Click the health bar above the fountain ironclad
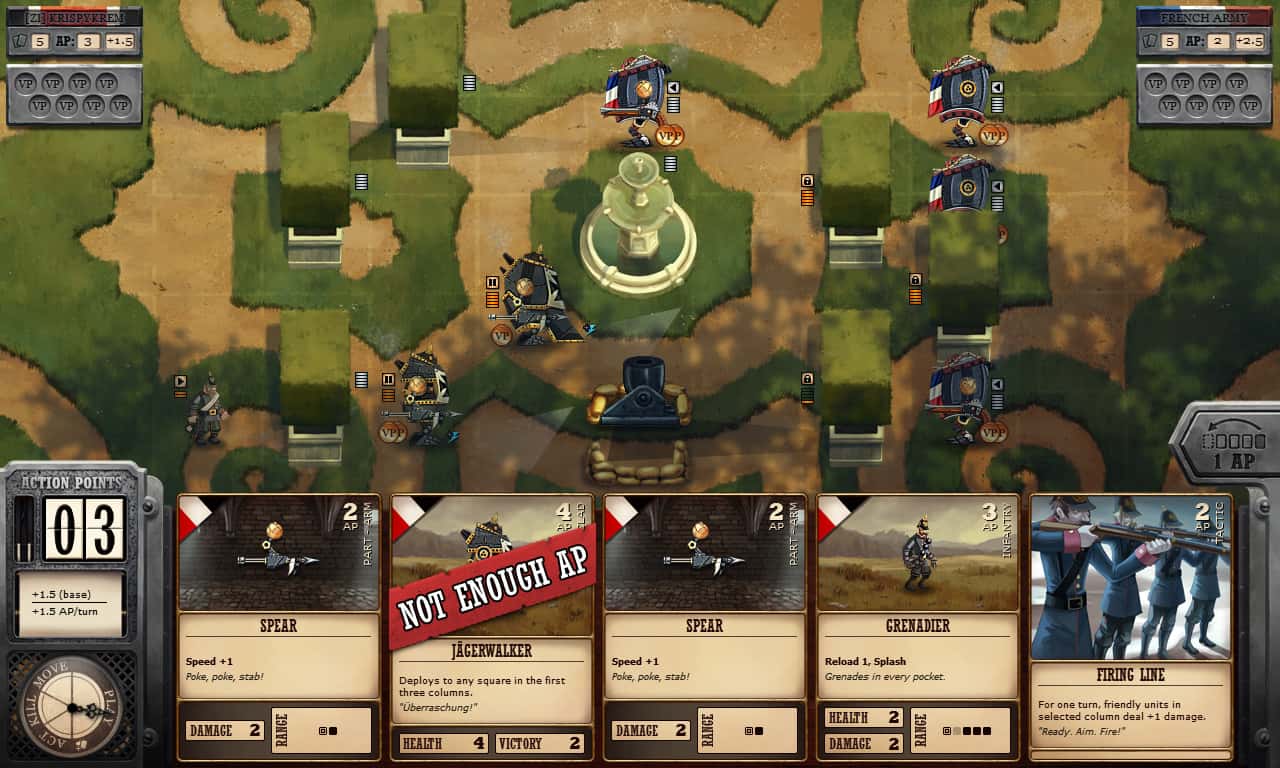 pos(673,105)
